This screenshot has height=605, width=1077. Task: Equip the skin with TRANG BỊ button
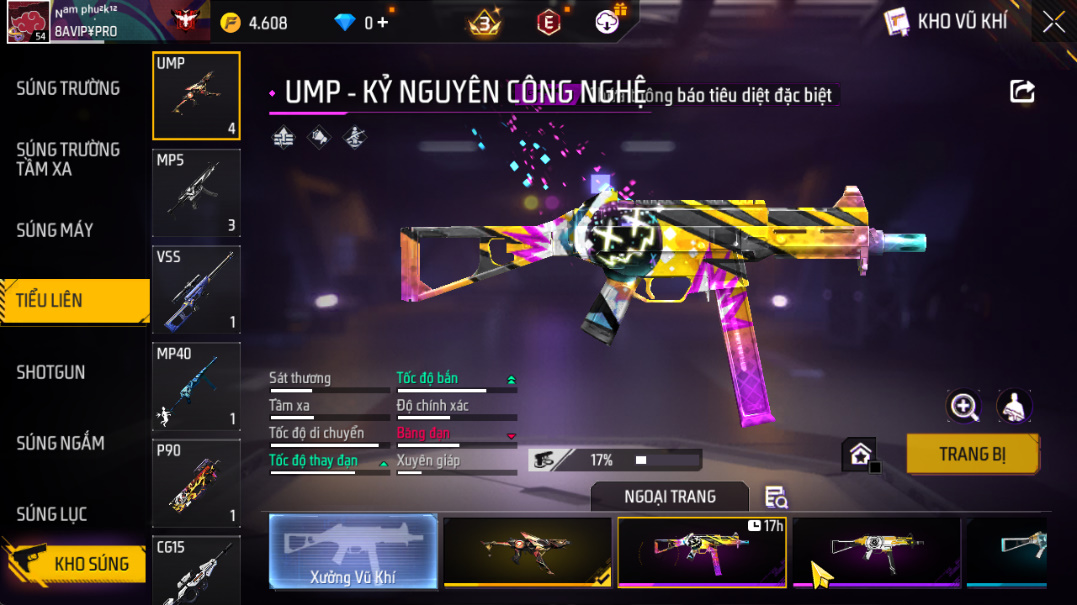972,454
